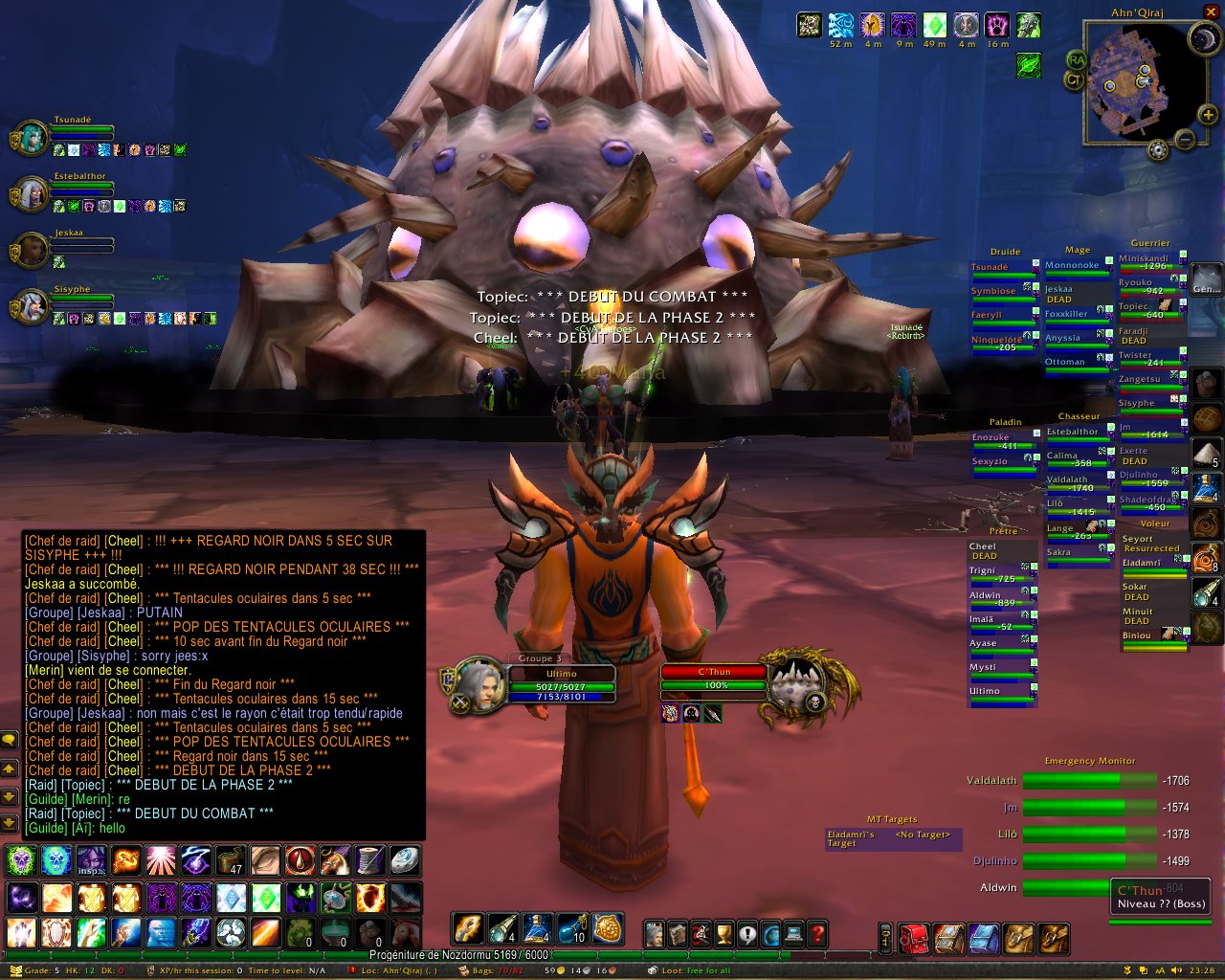Image resolution: width=1225 pixels, height=980 pixels.
Task: Select Sisyphe's party portrait
Action: (32, 307)
